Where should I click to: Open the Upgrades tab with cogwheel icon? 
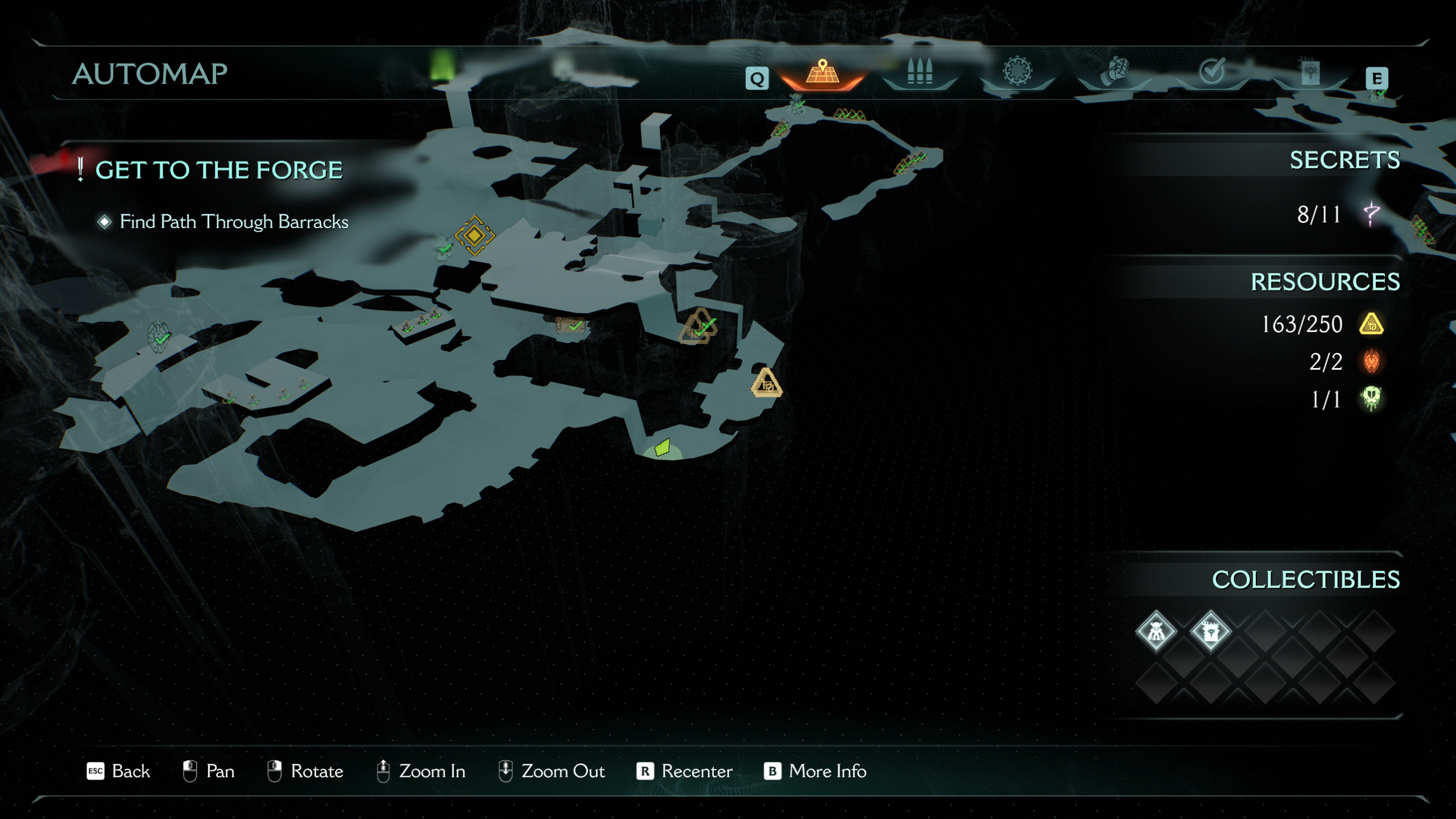point(1018,72)
